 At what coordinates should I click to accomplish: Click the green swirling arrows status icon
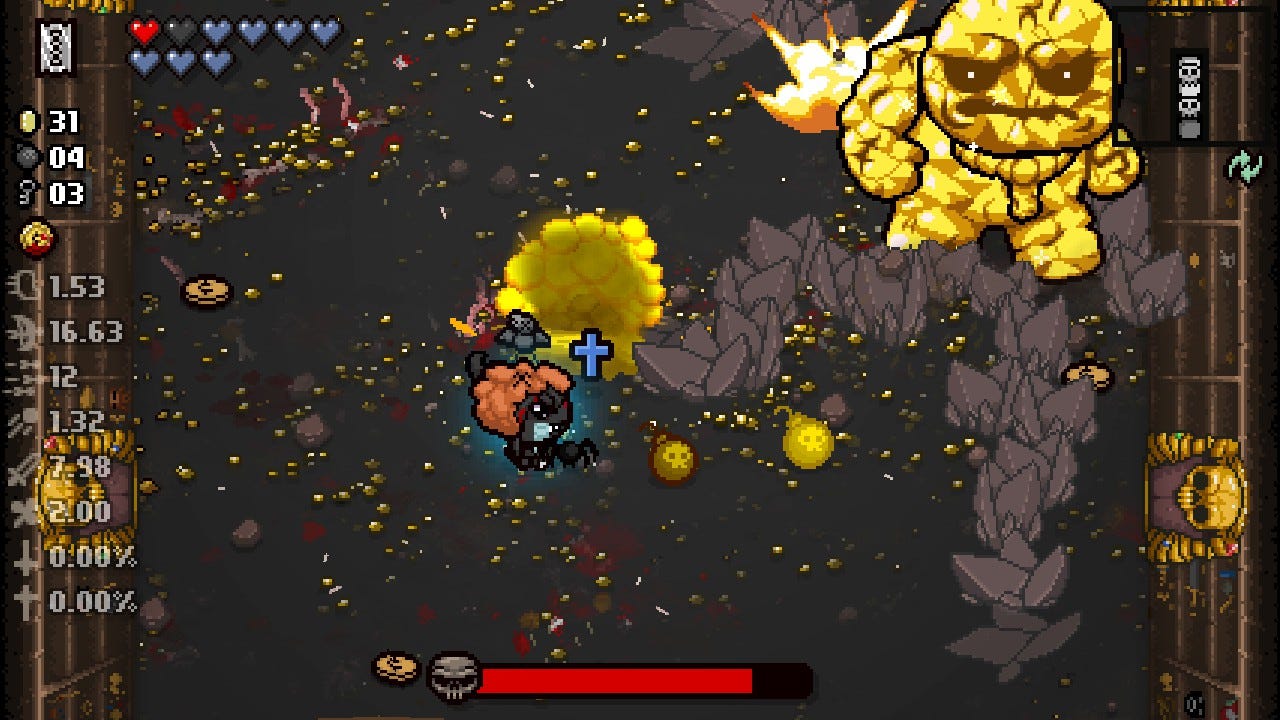tap(1245, 167)
